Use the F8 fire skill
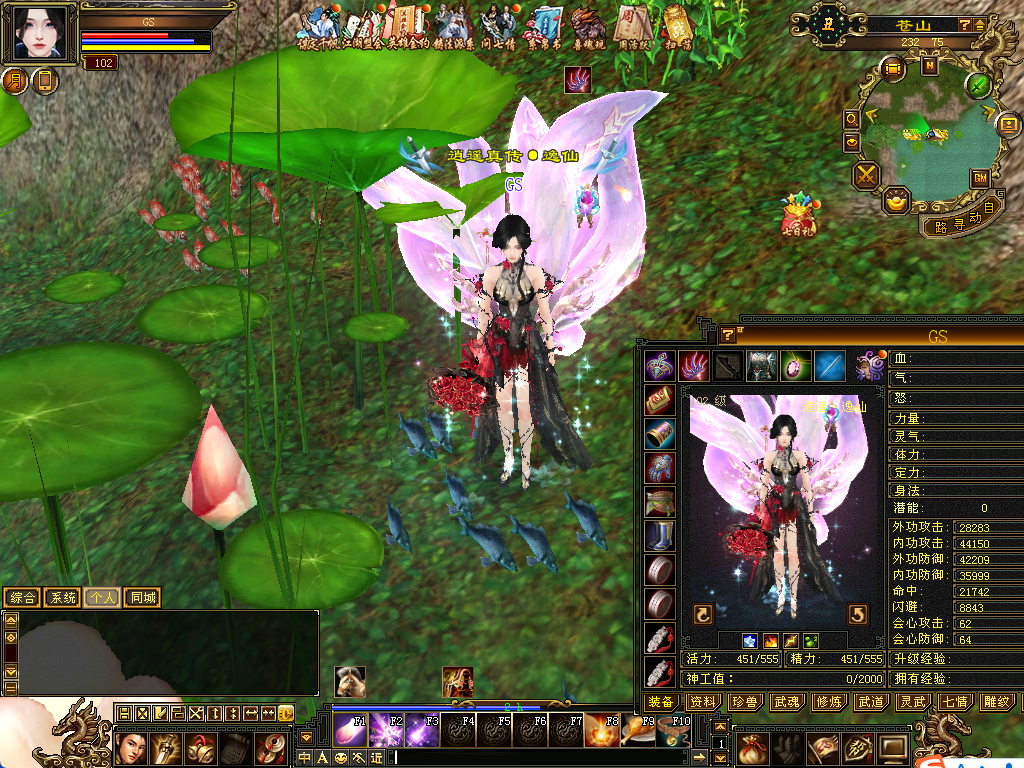Viewport: 1024px width, 768px height. coord(602,730)
